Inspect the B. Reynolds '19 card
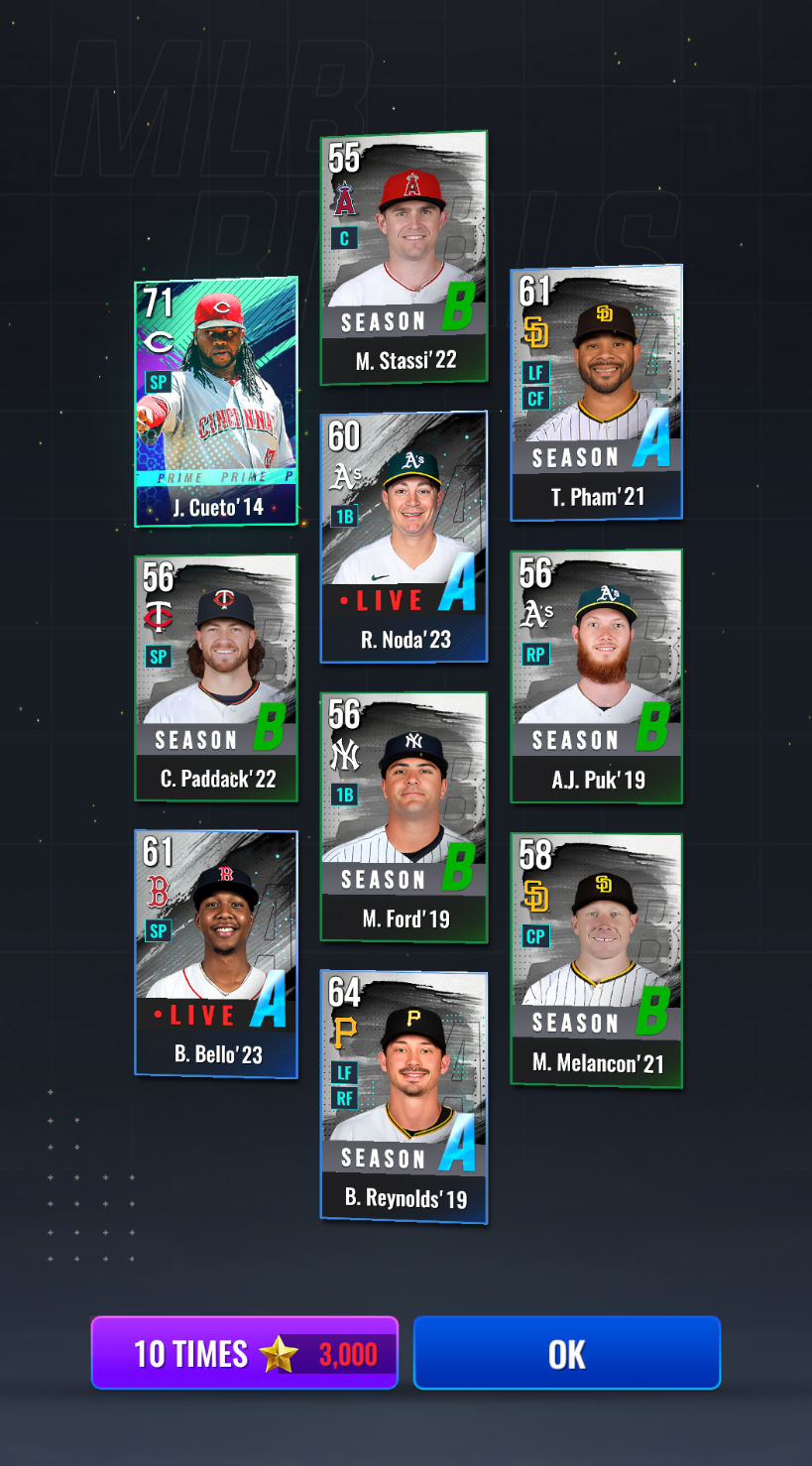812x1466 pixels. (x=404, y=1096)
